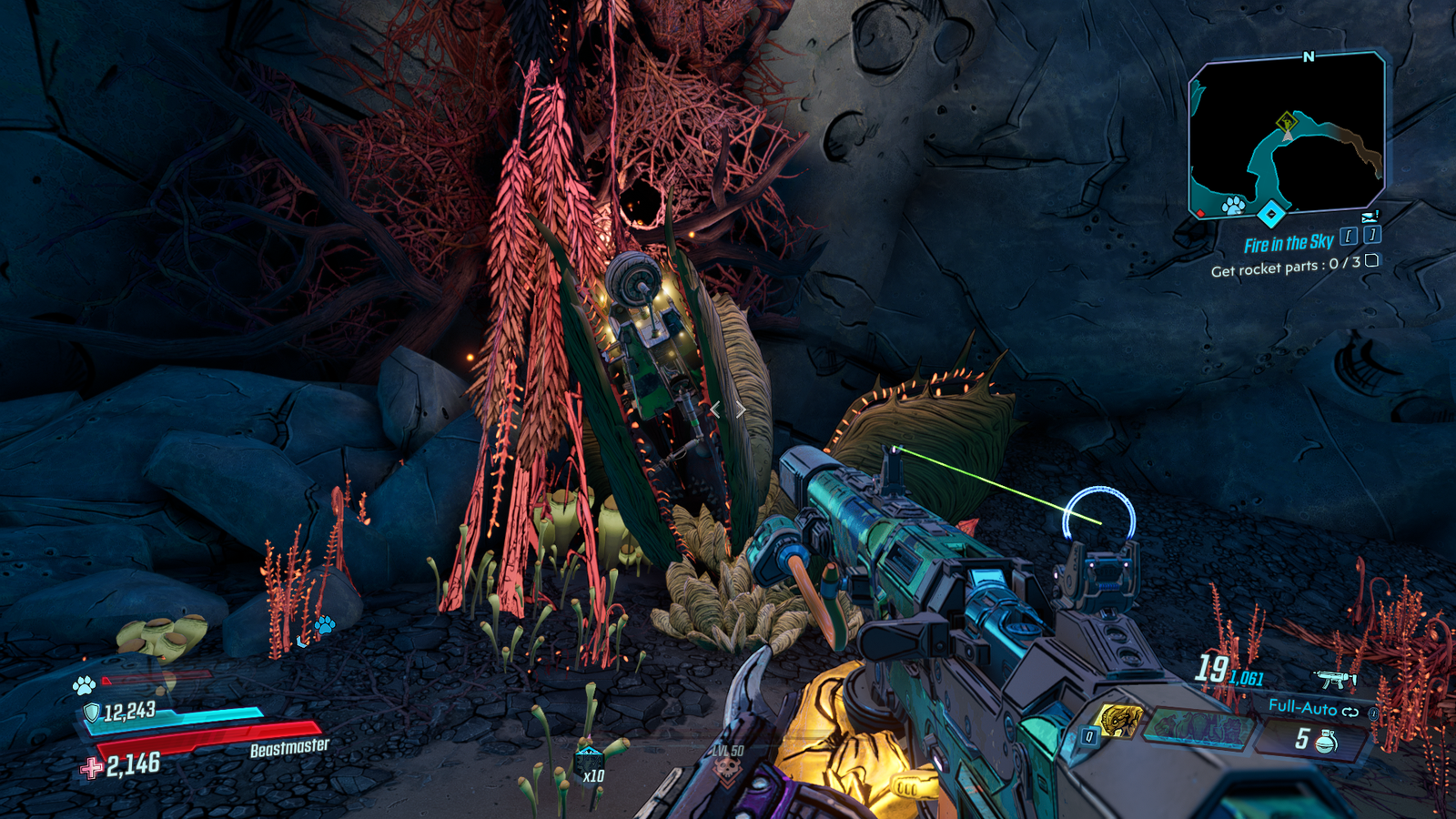1456x819 pixels.
Task: Select the grenade slot
Action: click(x=1316, y=740)
